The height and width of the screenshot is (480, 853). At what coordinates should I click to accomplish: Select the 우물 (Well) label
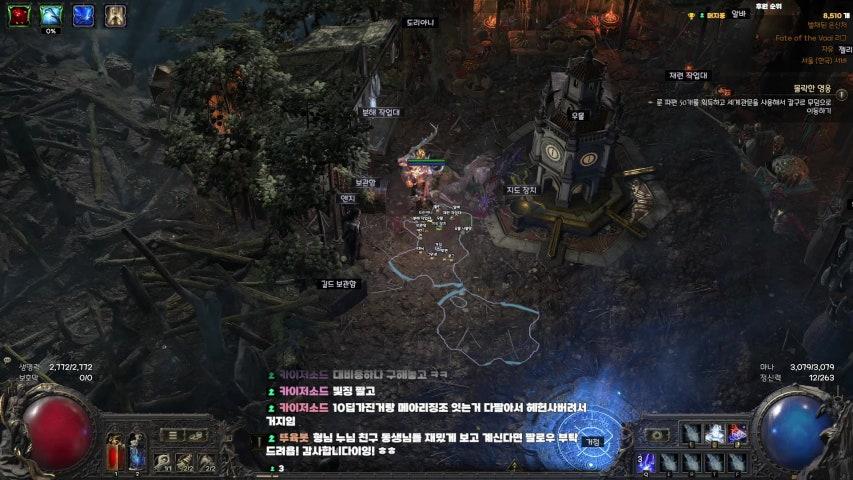click(x=577, y=116)
